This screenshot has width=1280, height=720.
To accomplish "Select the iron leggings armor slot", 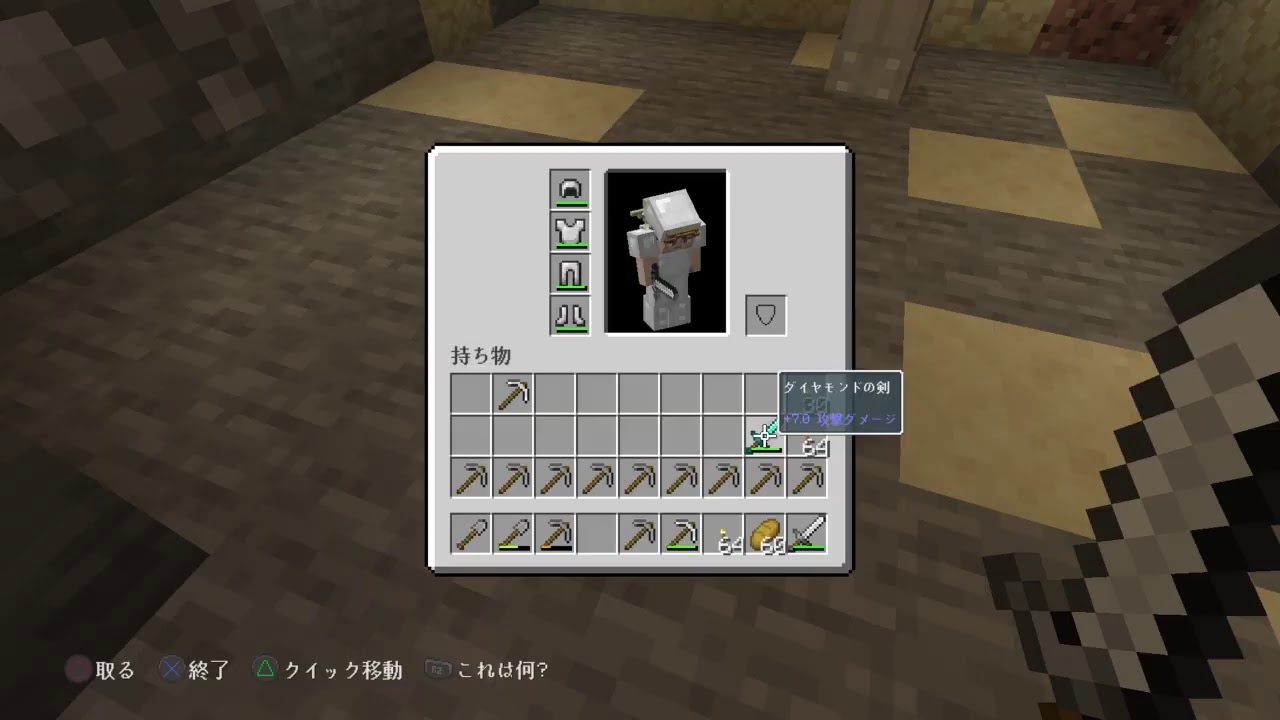I will pyautogui.click(x=570, y=272).
